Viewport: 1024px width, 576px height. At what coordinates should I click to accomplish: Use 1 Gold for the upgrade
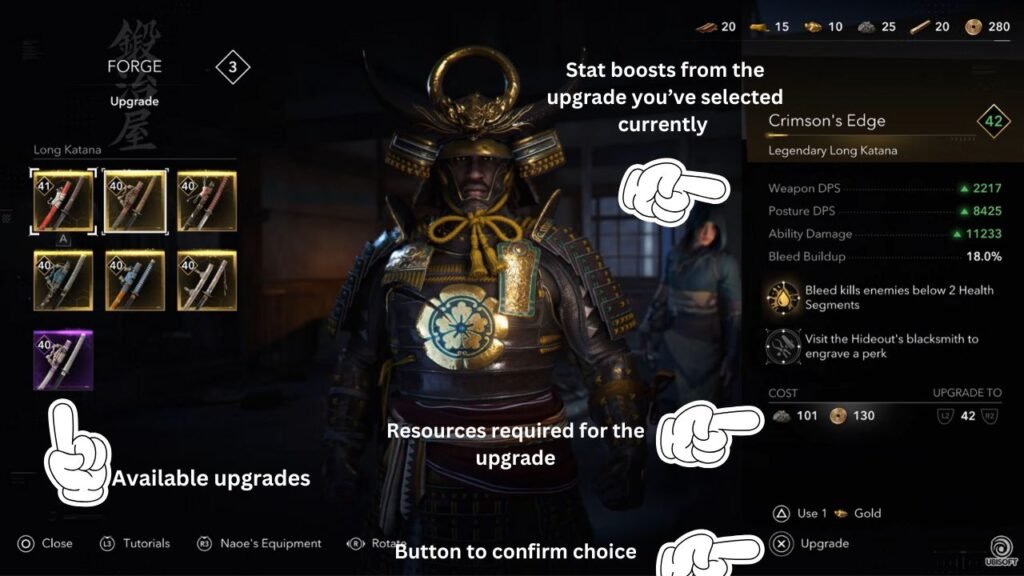click(828, 513)
